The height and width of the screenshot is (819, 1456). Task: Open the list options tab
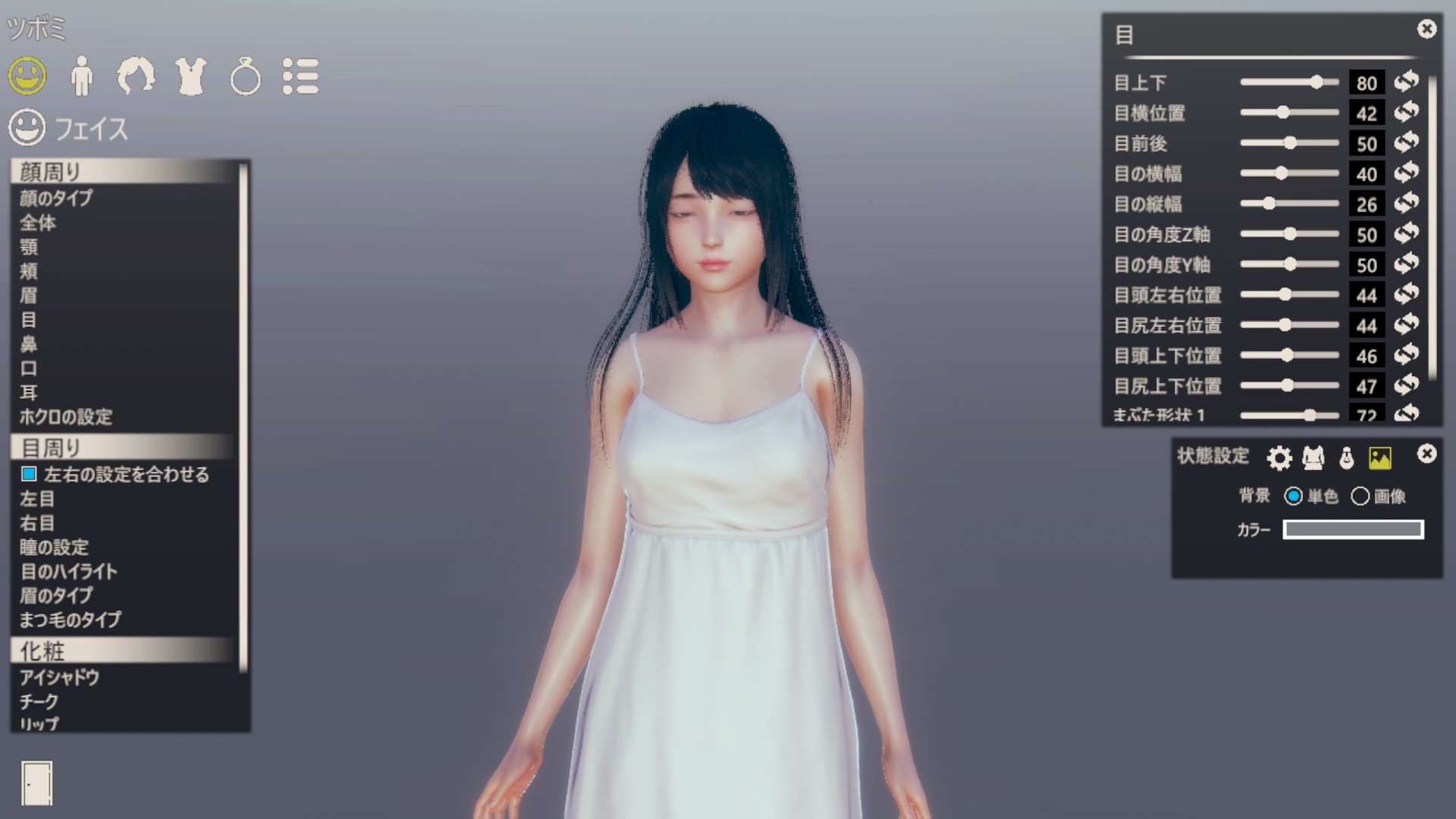tap(300, 76)
